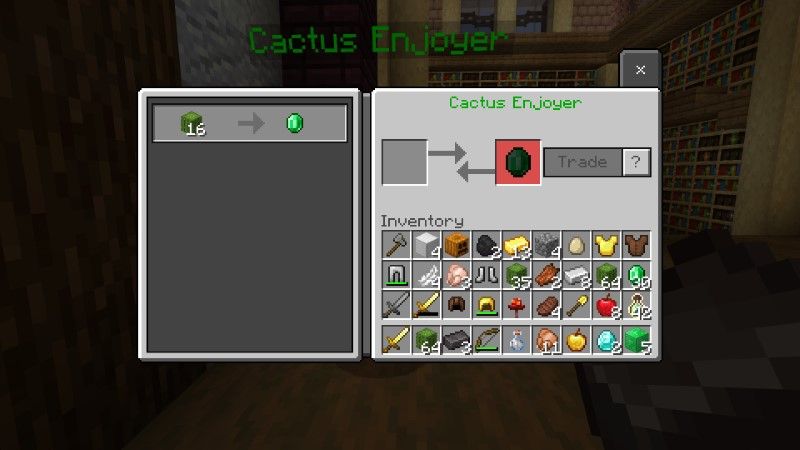This screenshot has width=800, height=450.
Task: Select the diamond stack in hotbar
Action: (x=608, y=340)
